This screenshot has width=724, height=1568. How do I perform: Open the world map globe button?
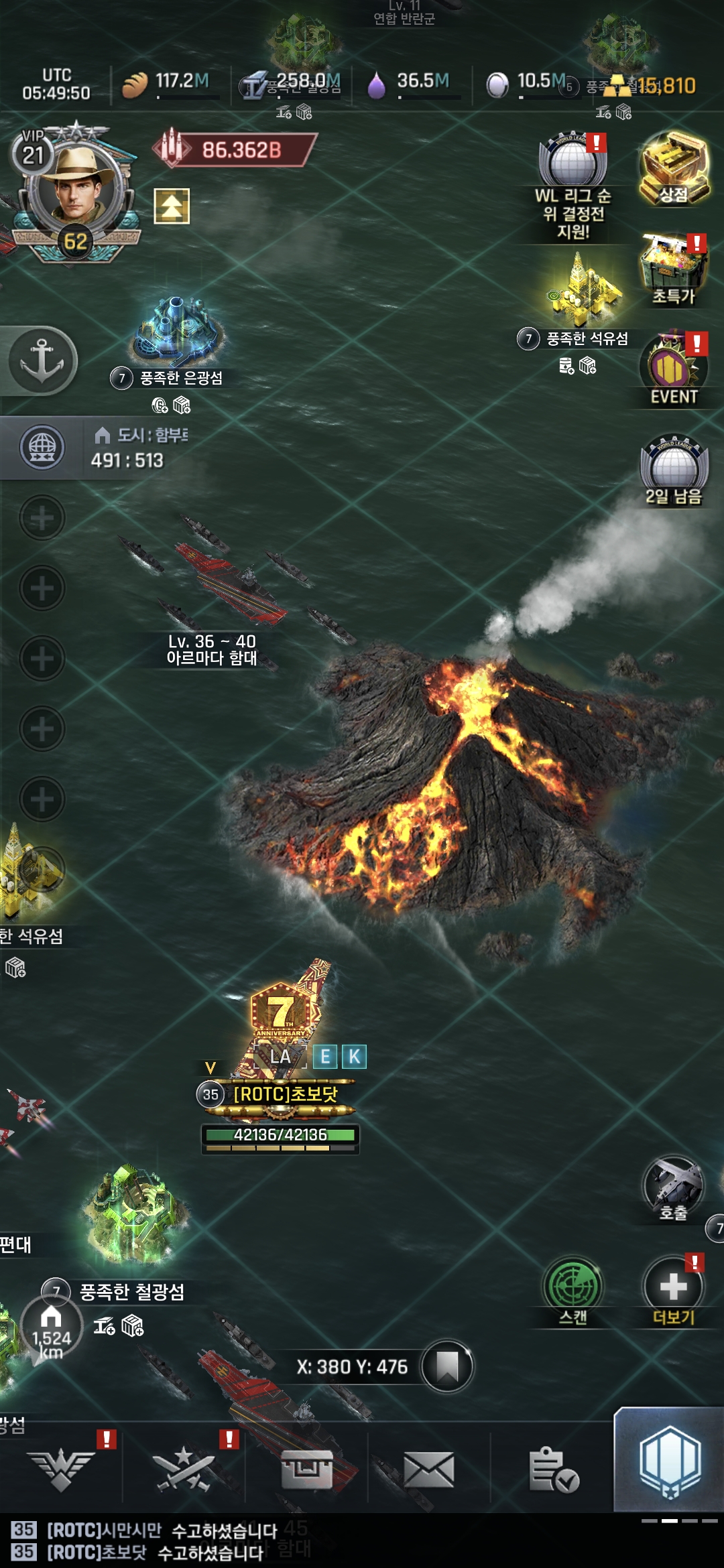[42, 447]
